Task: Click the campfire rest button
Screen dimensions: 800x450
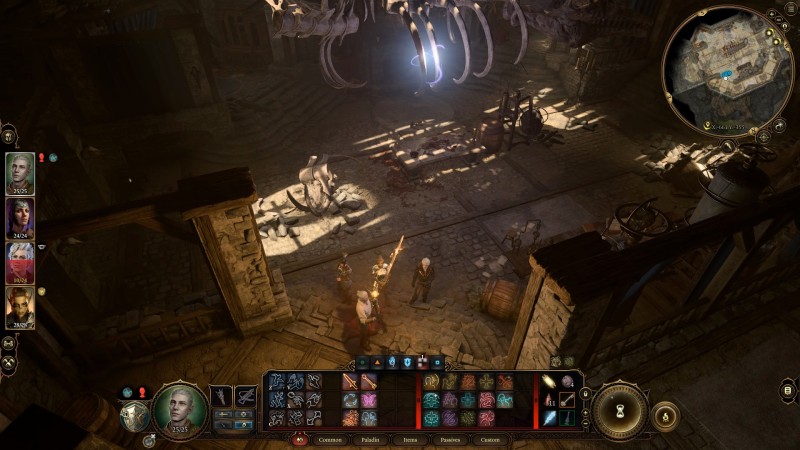Action: [665, 414]
